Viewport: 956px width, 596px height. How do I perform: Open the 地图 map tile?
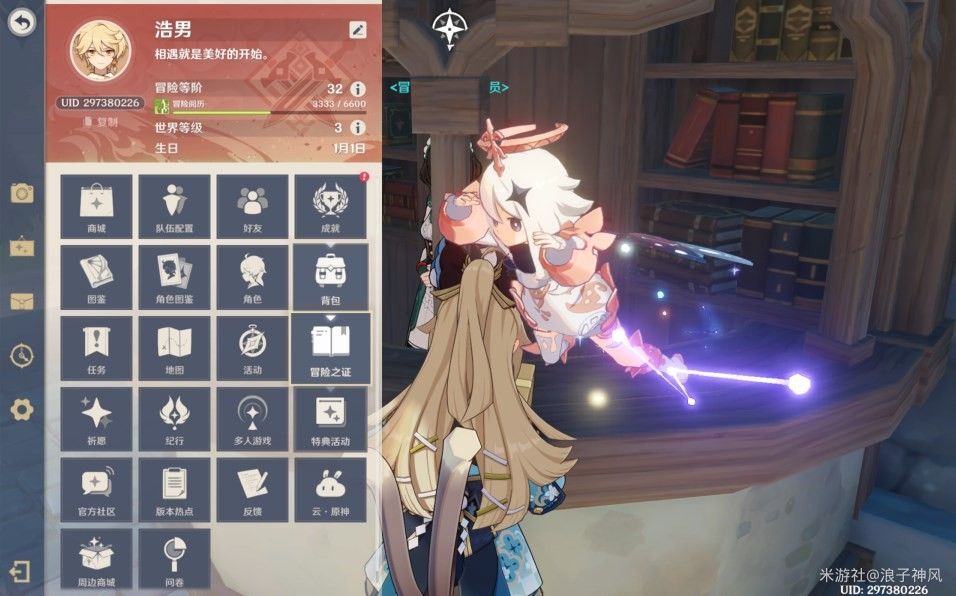(174, 347)
